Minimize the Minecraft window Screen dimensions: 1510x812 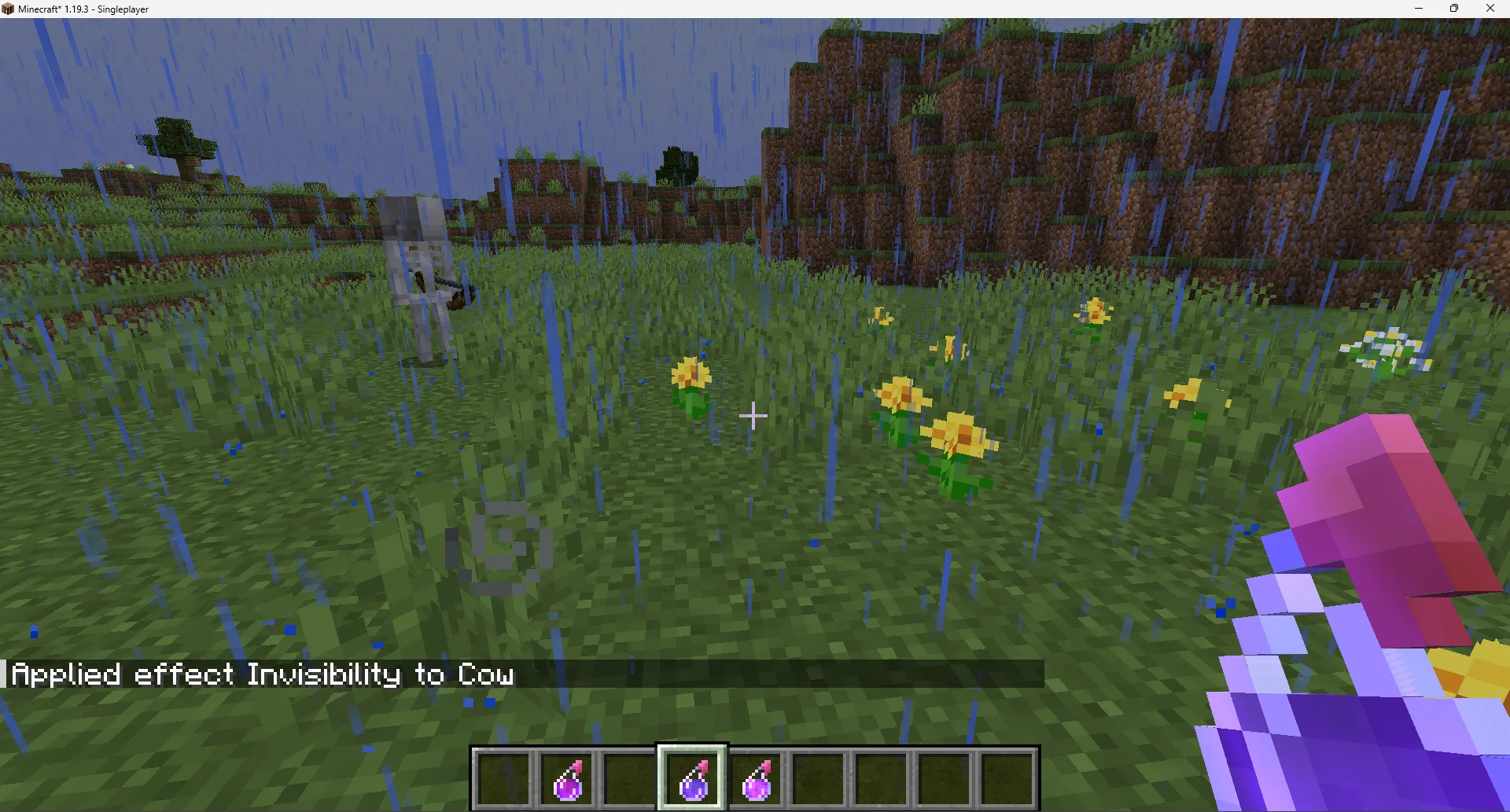click(x=1419, y=9)
